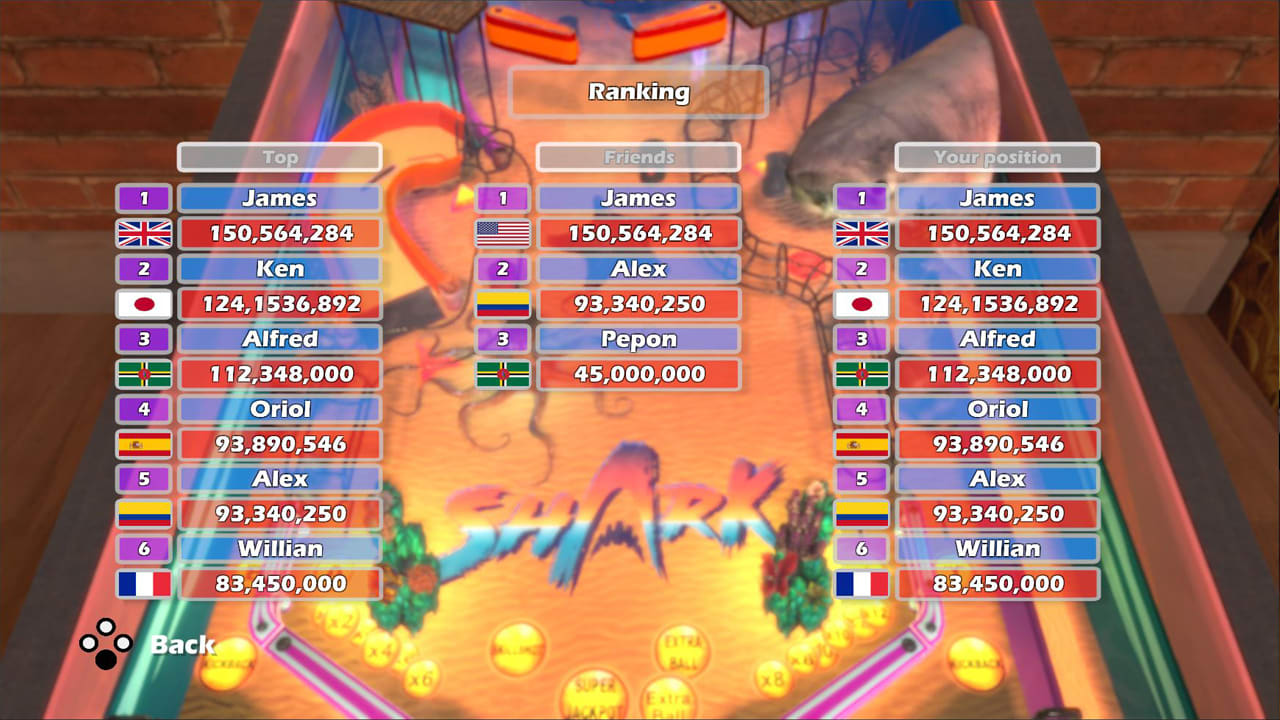1280x720 pixels.
Task: Select the Colombia flag next to Alex
Action: [x=144, y=514]
